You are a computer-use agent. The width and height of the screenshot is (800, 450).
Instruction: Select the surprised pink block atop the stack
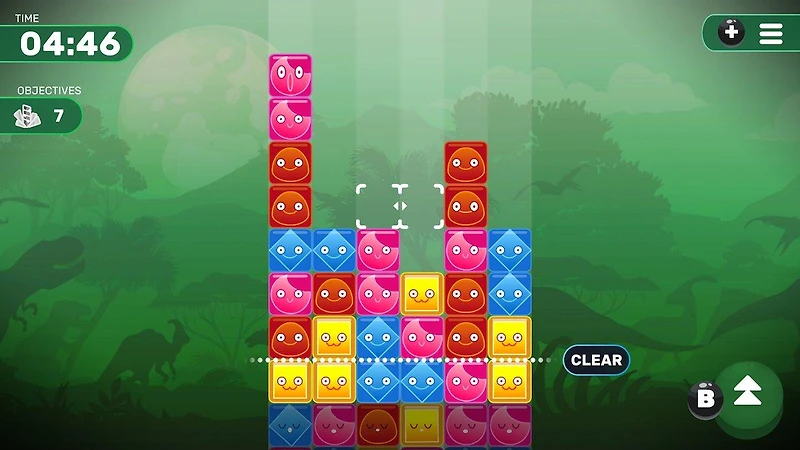point(290,76)
